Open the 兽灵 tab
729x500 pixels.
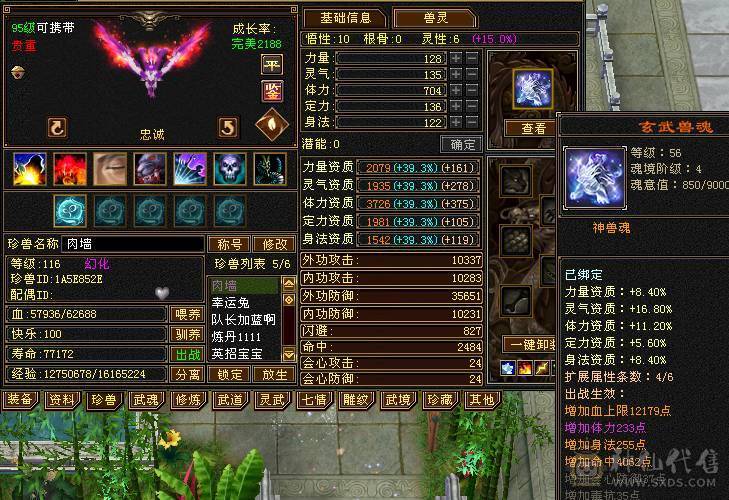[x=426, y=18]
